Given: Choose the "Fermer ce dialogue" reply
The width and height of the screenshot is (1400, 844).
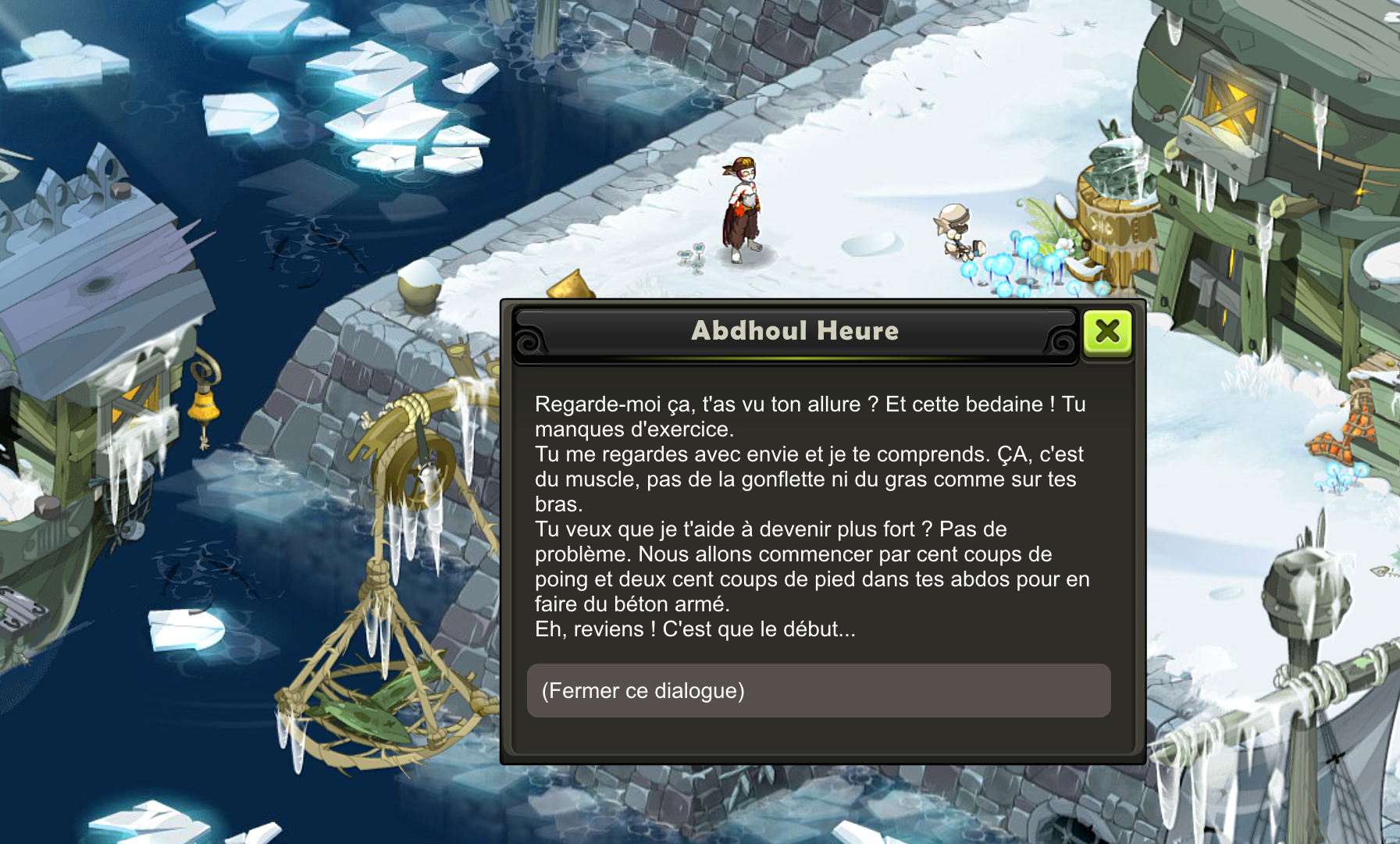Looking at the screenshot, I should click(x=818, y=691).
